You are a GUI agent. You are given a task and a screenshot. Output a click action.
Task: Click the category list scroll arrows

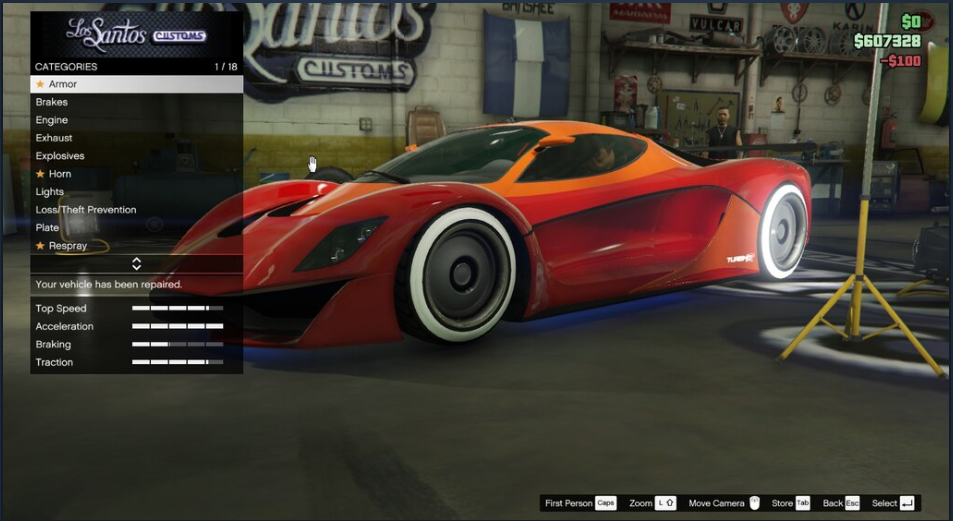136,264
